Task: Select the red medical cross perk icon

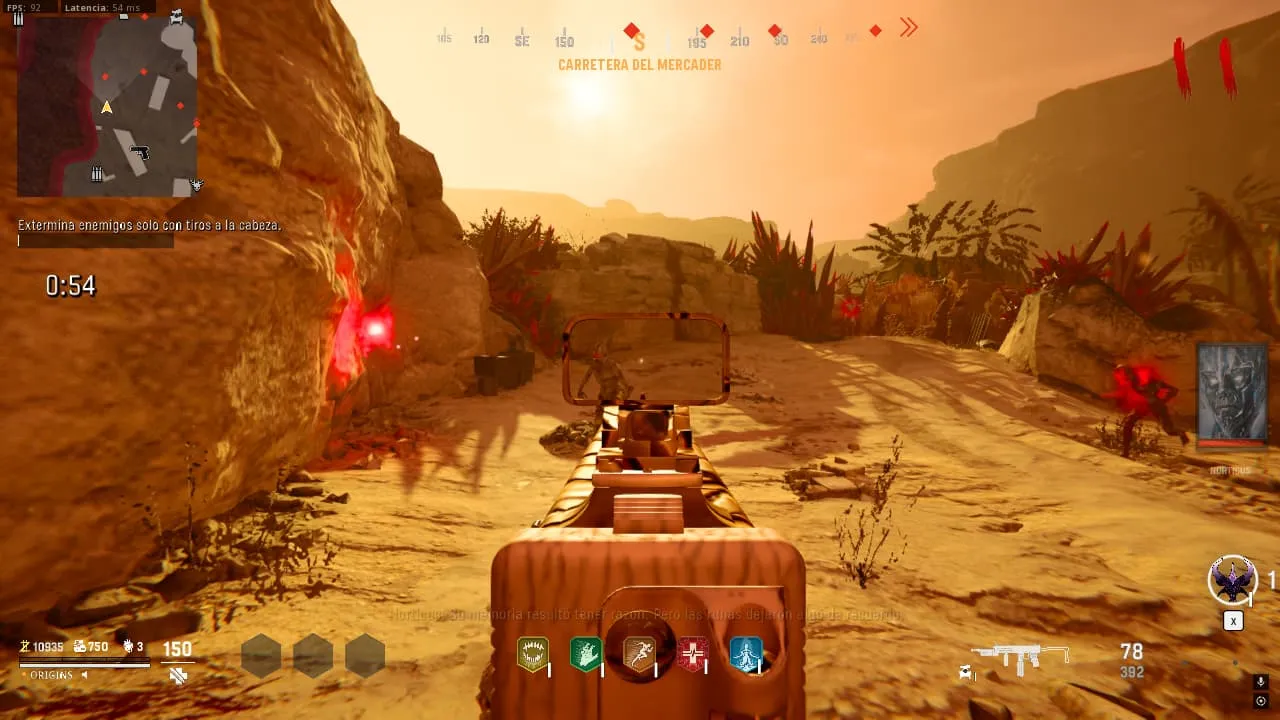Action: coord(693,655)
